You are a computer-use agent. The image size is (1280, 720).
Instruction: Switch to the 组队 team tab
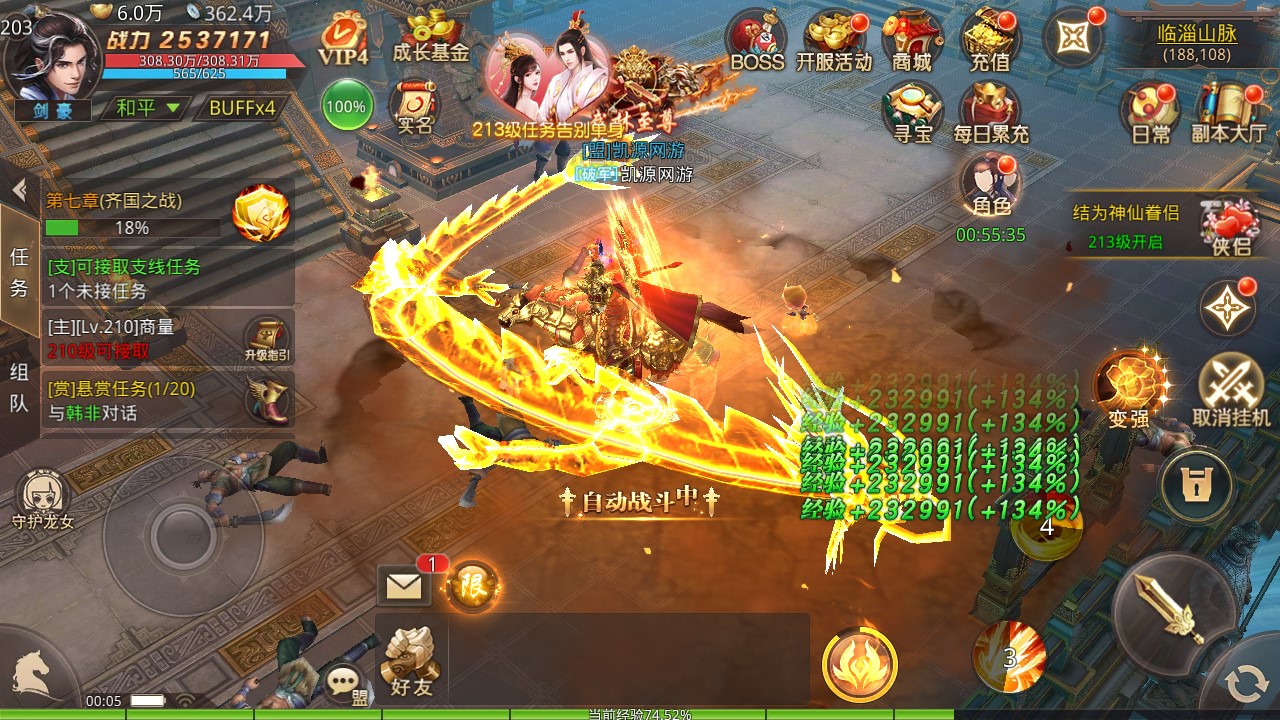pyautogui.click(x=19, y=388)
